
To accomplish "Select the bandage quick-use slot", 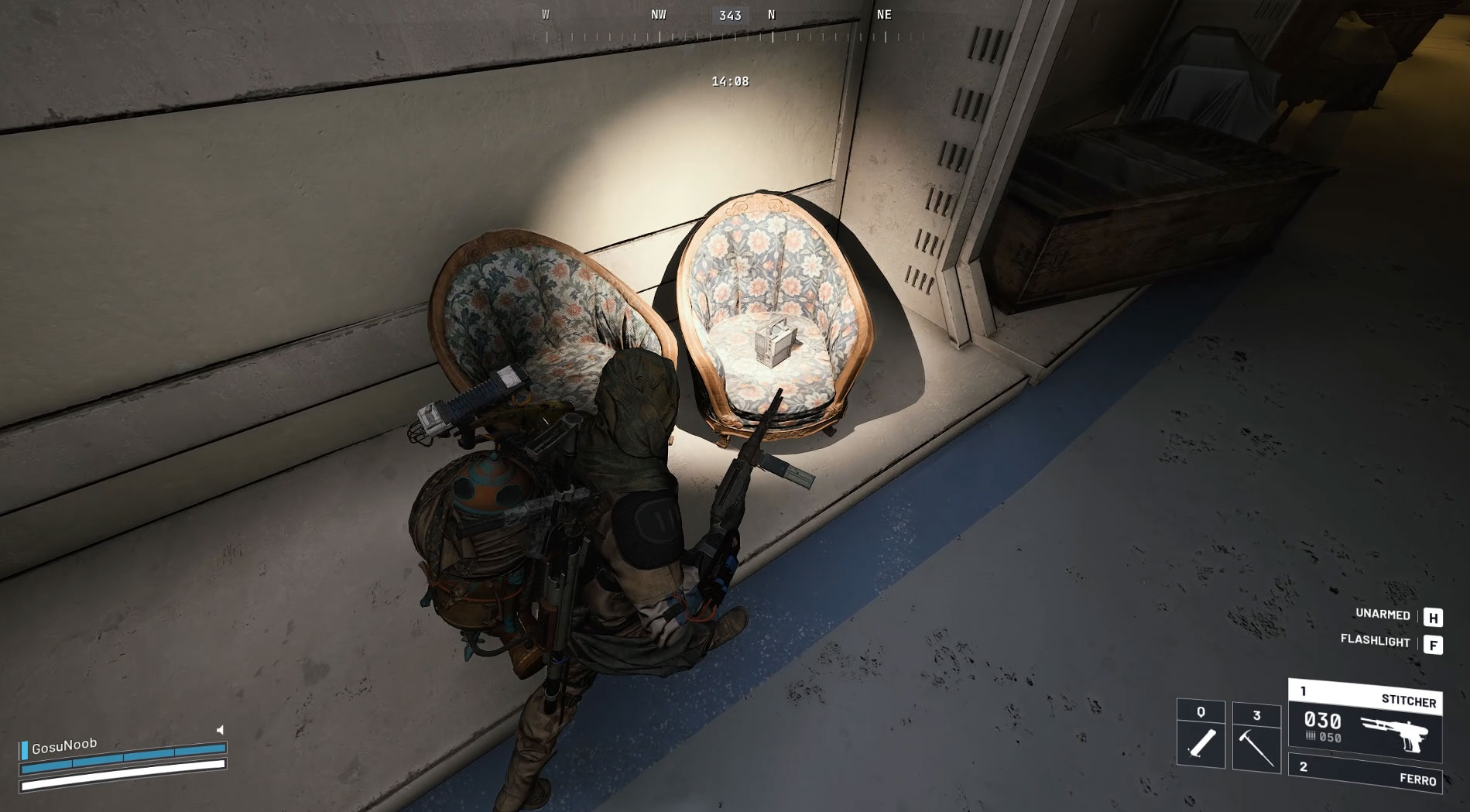I will coord(1201,735).
